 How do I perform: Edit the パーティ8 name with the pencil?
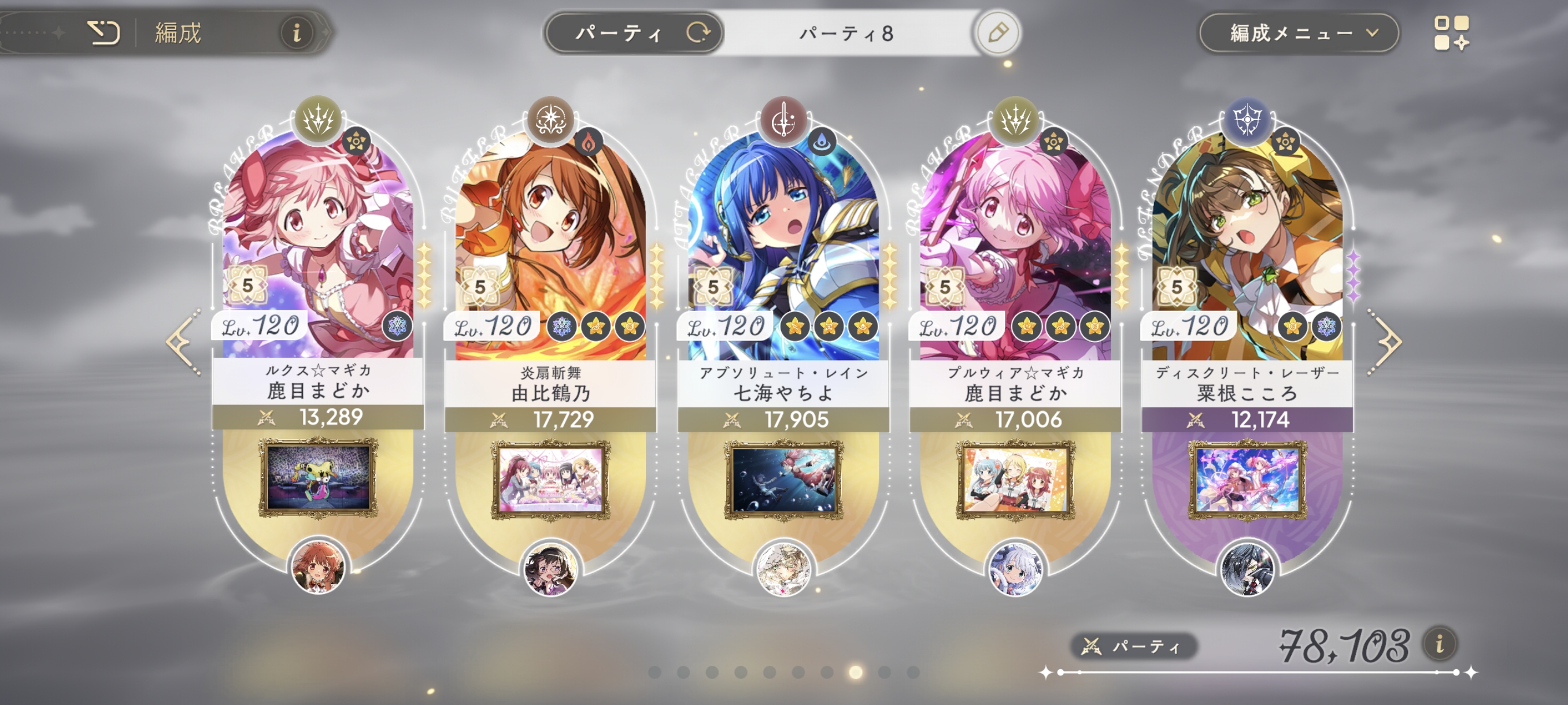pyautogui.click(x=997, y=33)
